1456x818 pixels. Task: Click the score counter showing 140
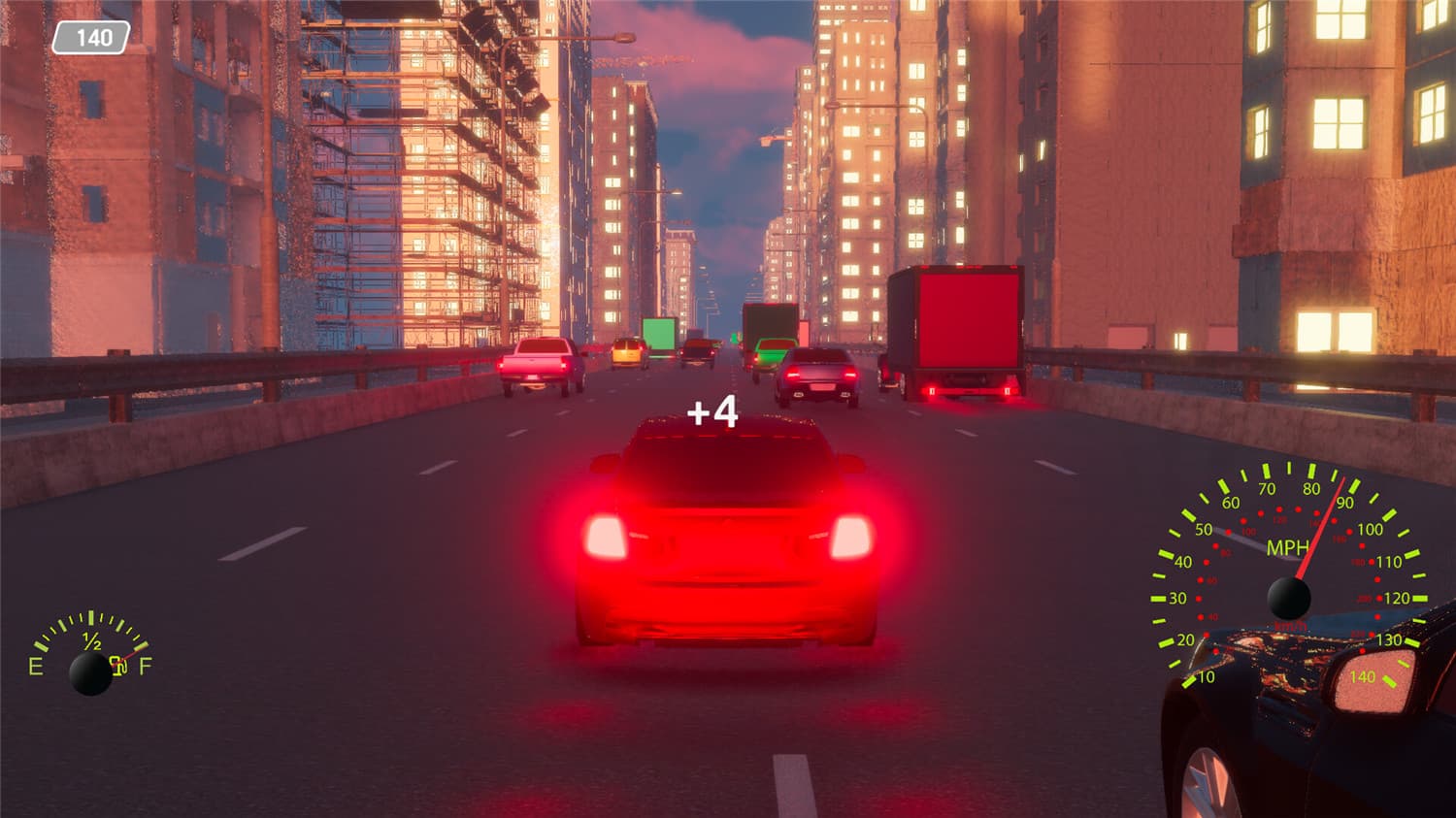[x=90, y=39]
